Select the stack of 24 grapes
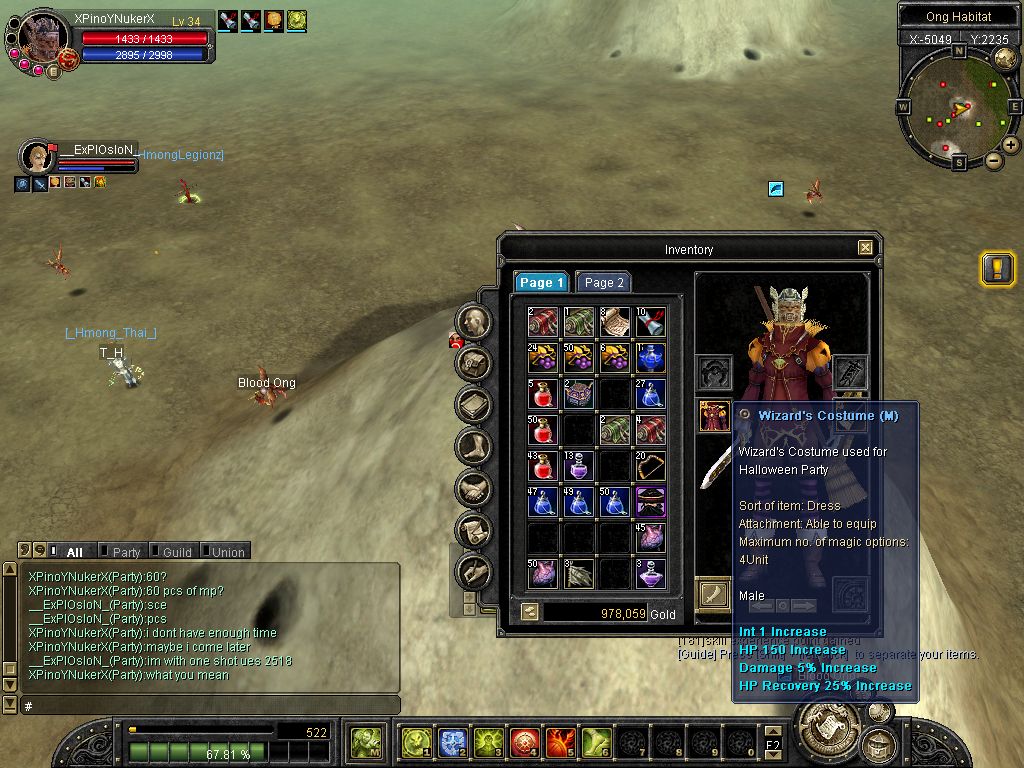 click(543, 356)
